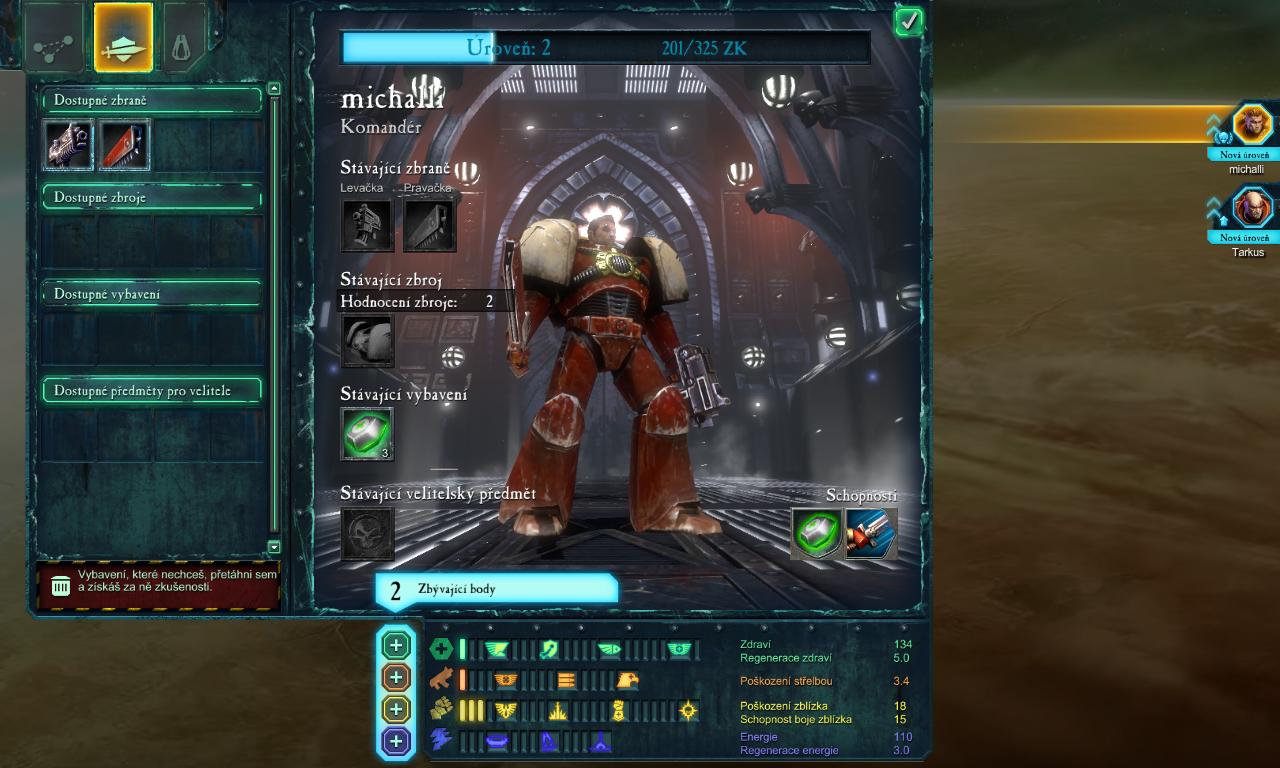Click the blue chainsword ability icon
This screenshot has width=1280, height=768.
(870, 533)
